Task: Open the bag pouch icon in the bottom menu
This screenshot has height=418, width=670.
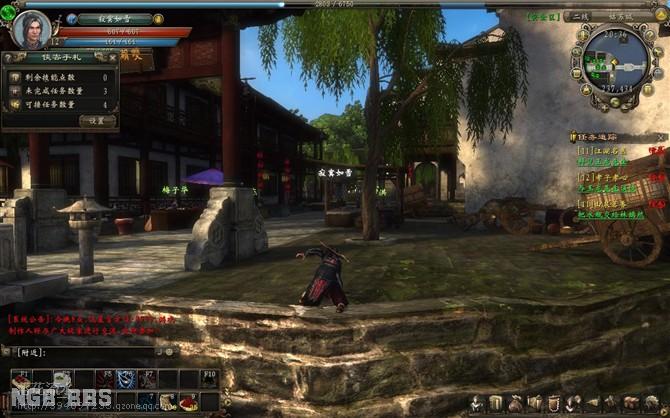Action: pos(516,402)
